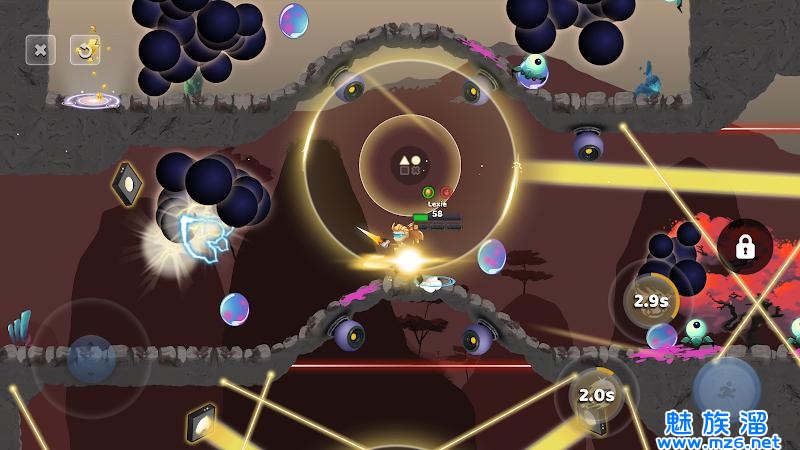Trigger the ability showing 2.0s cooldown
Viewport: 800px width, 450px height.
pyautogui.click(x=596, y=394)
